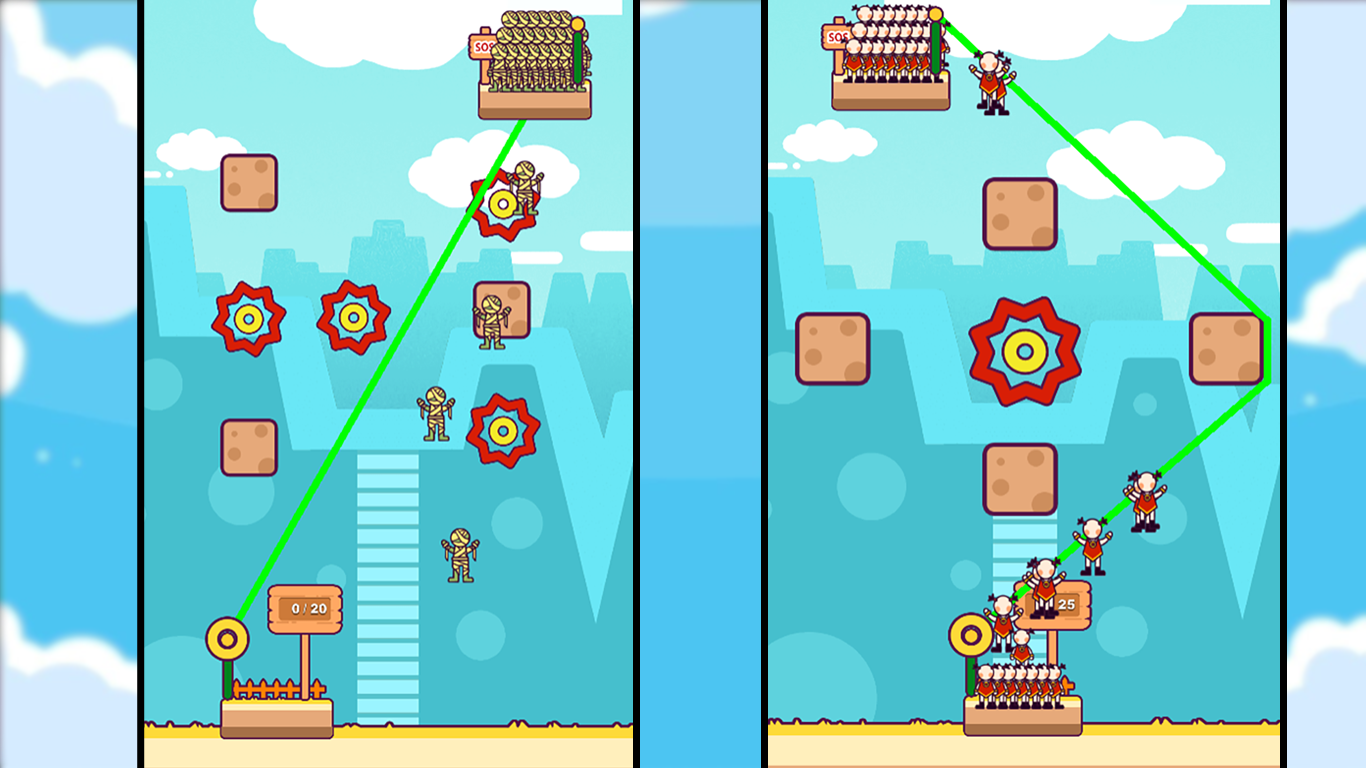
Task: Select the mummy with knives below the saw blade
Action: [435, 413]
